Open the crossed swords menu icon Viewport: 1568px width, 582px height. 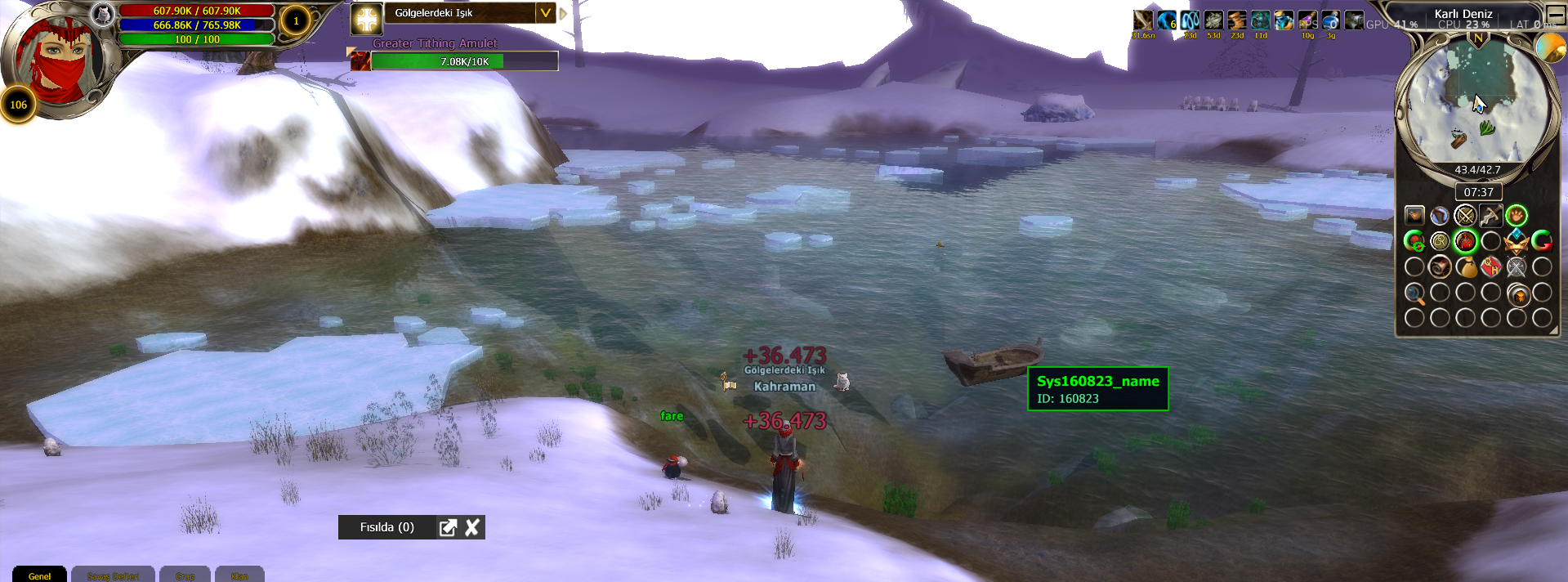1465,216
